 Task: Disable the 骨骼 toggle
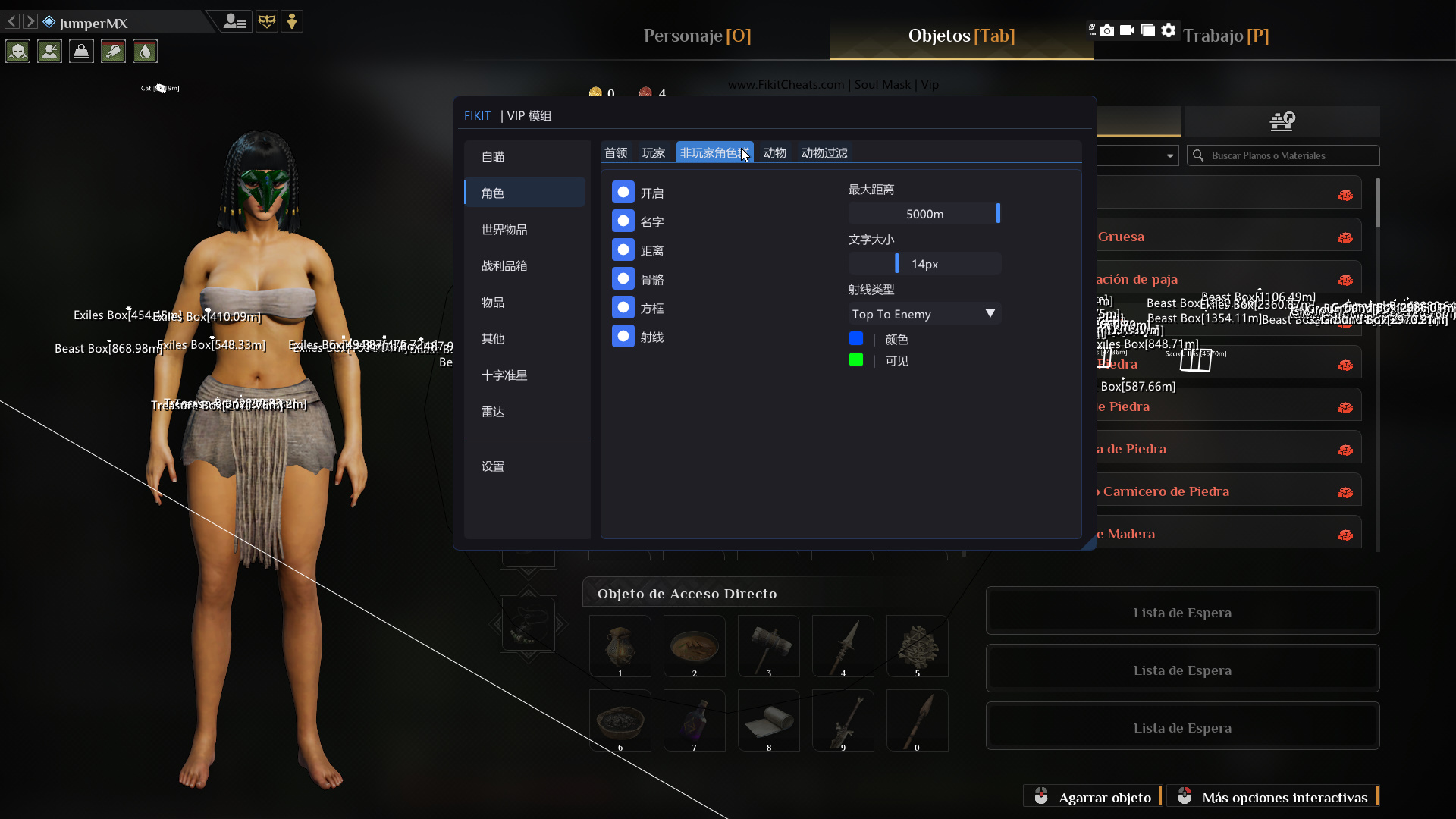click(623, 278)
